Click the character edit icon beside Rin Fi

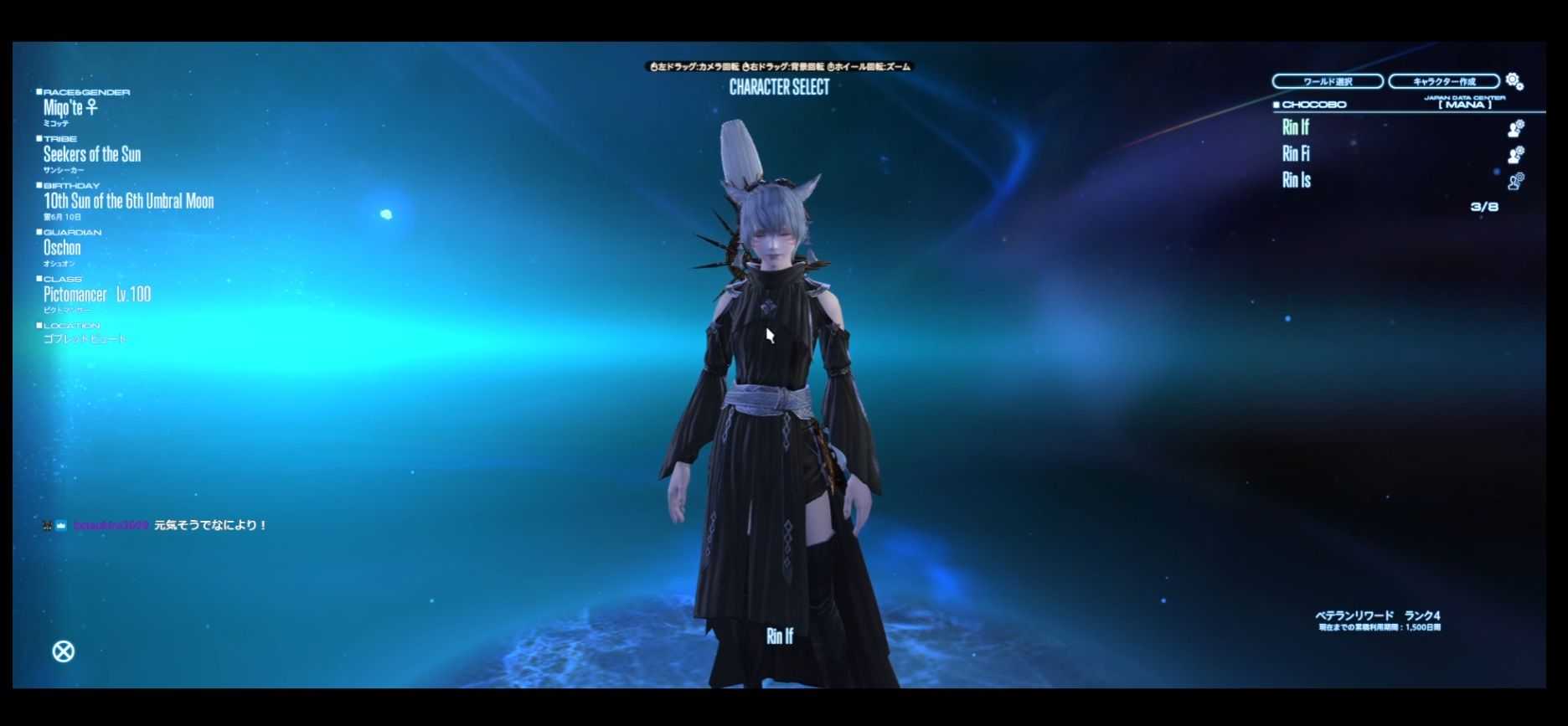(1514, 154)
